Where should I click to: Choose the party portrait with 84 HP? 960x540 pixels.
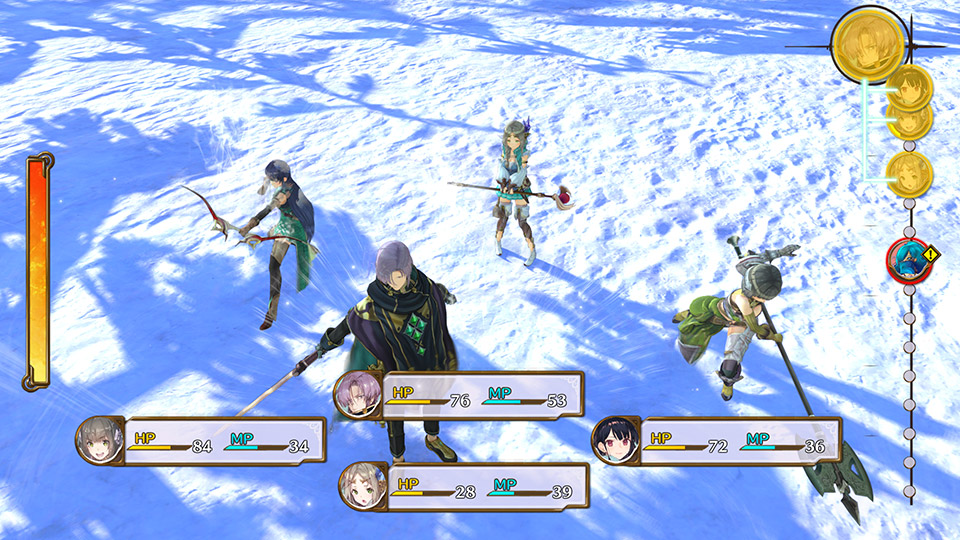pos(100,441)
